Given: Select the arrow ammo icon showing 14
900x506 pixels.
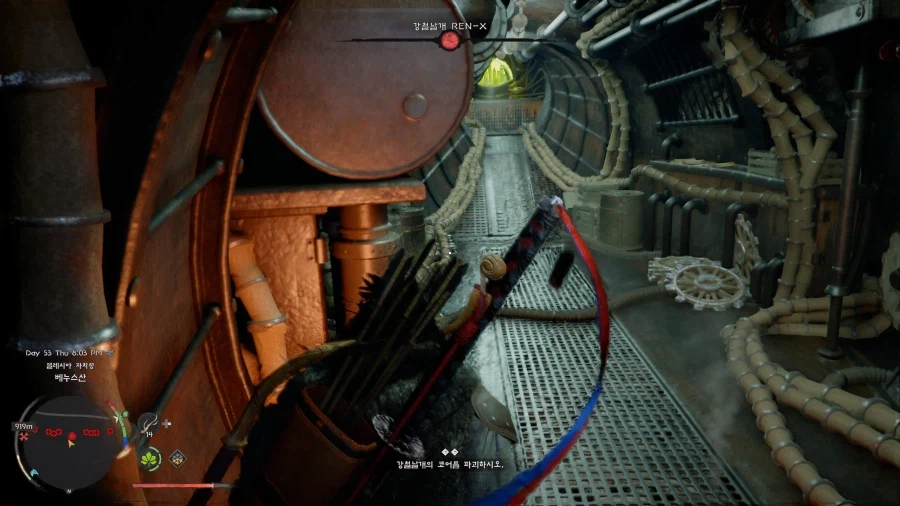Looking at the screenshot, I should point(150,425).
